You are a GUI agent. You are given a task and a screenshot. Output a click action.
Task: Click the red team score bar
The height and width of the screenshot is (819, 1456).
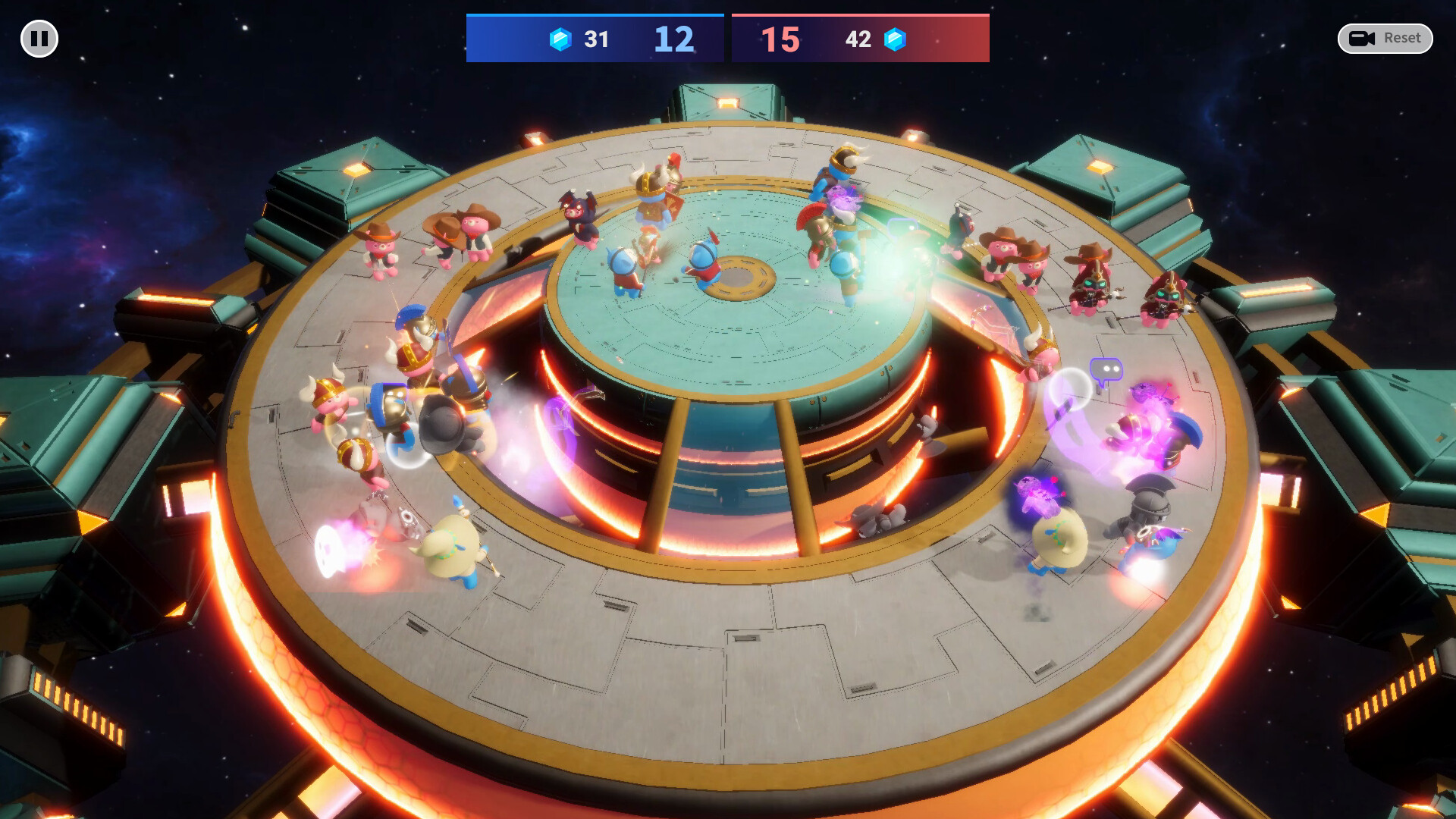861,38
